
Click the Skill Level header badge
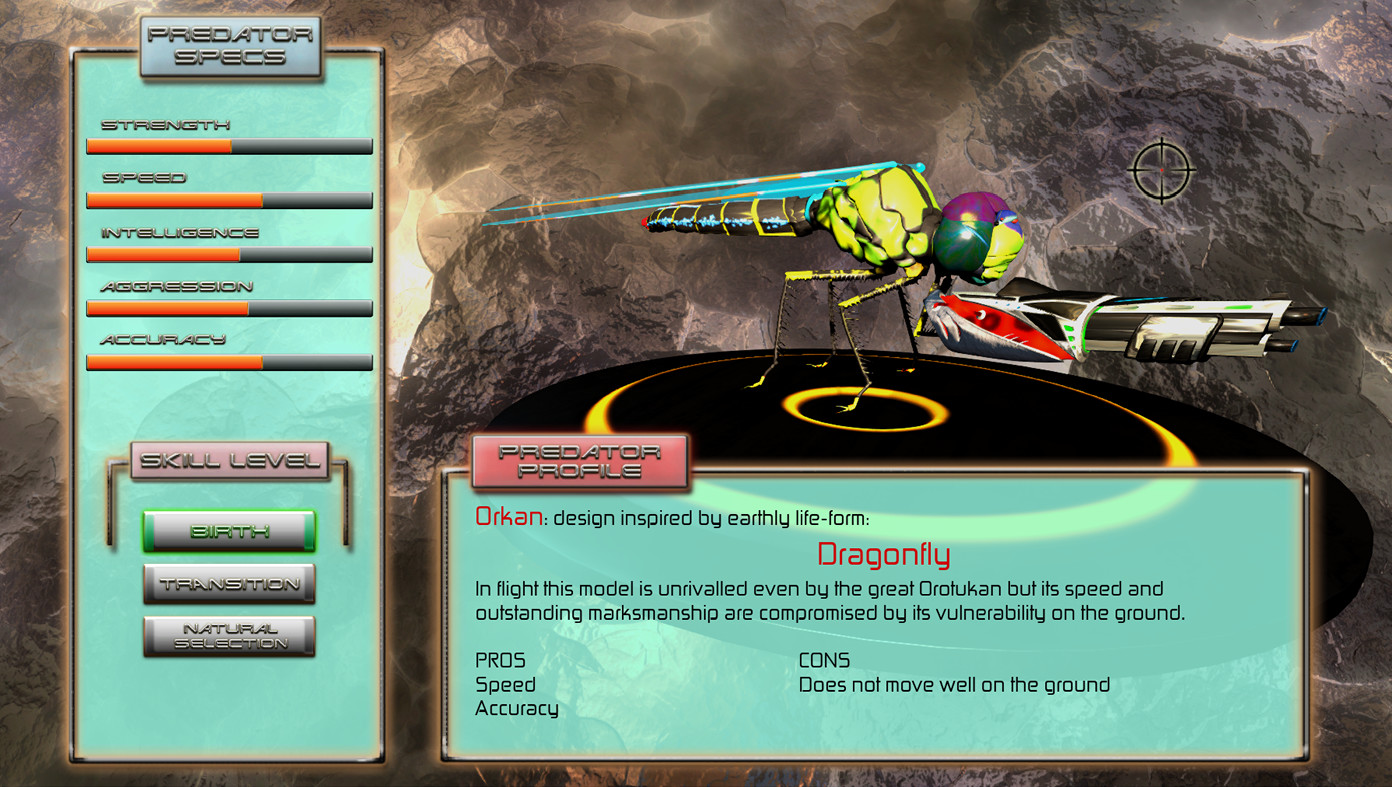(229, 460)
